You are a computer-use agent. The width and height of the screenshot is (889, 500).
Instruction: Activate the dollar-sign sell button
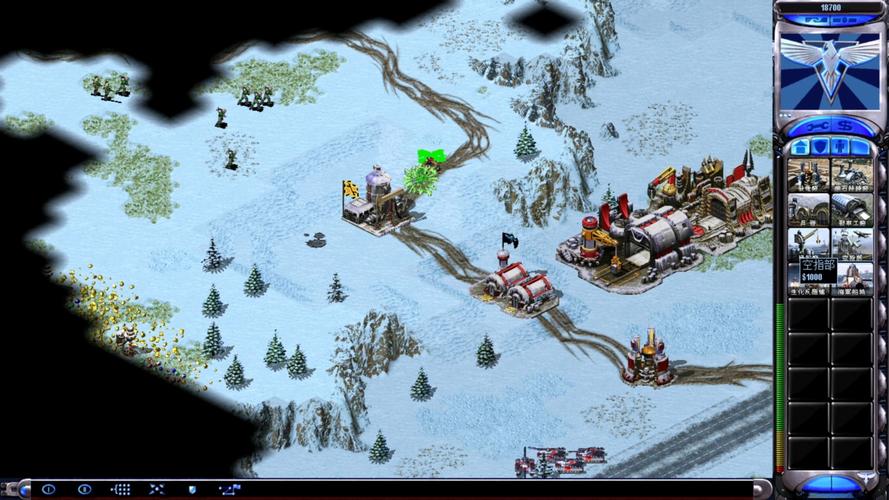[843, 127]
